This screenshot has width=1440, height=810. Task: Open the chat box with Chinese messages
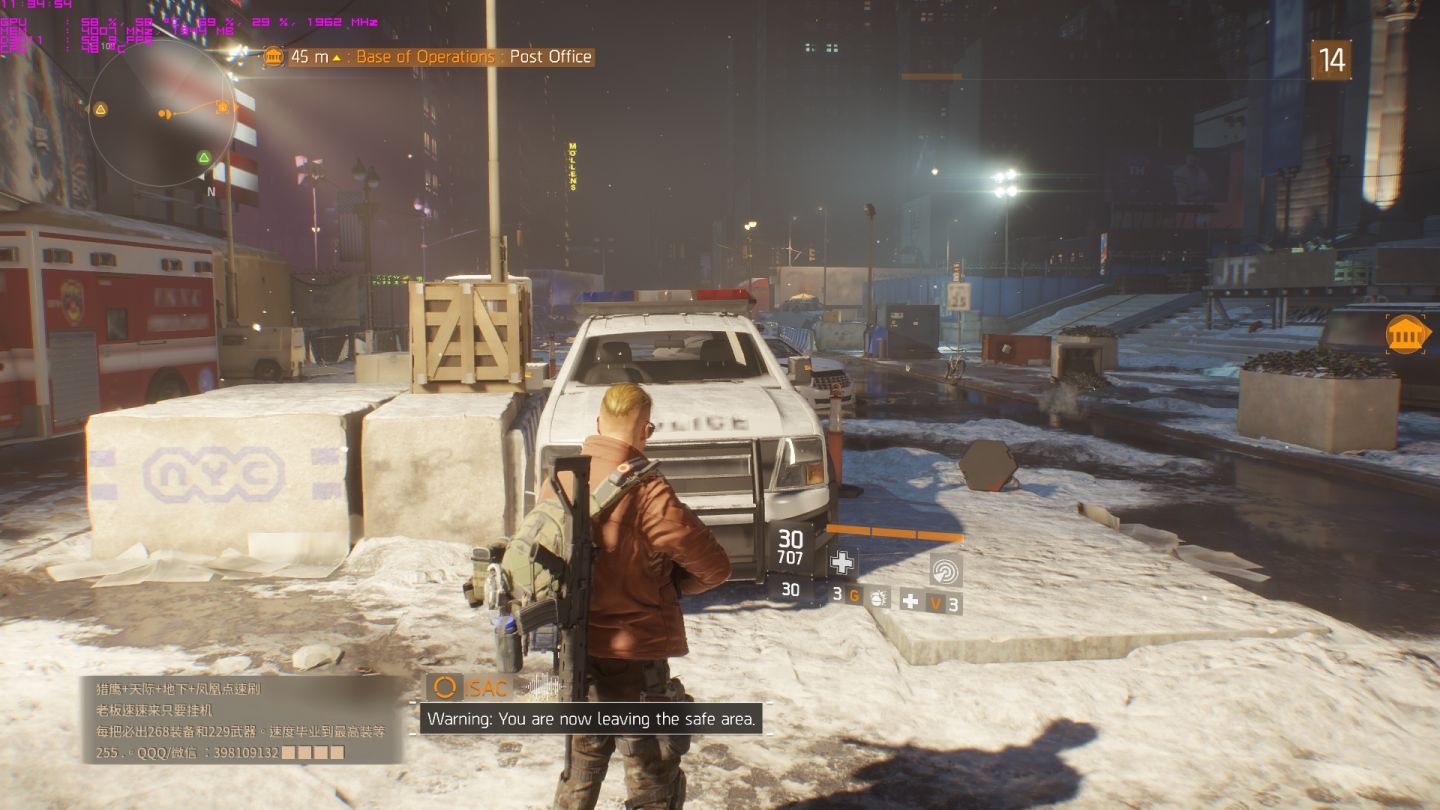point(243,720)
